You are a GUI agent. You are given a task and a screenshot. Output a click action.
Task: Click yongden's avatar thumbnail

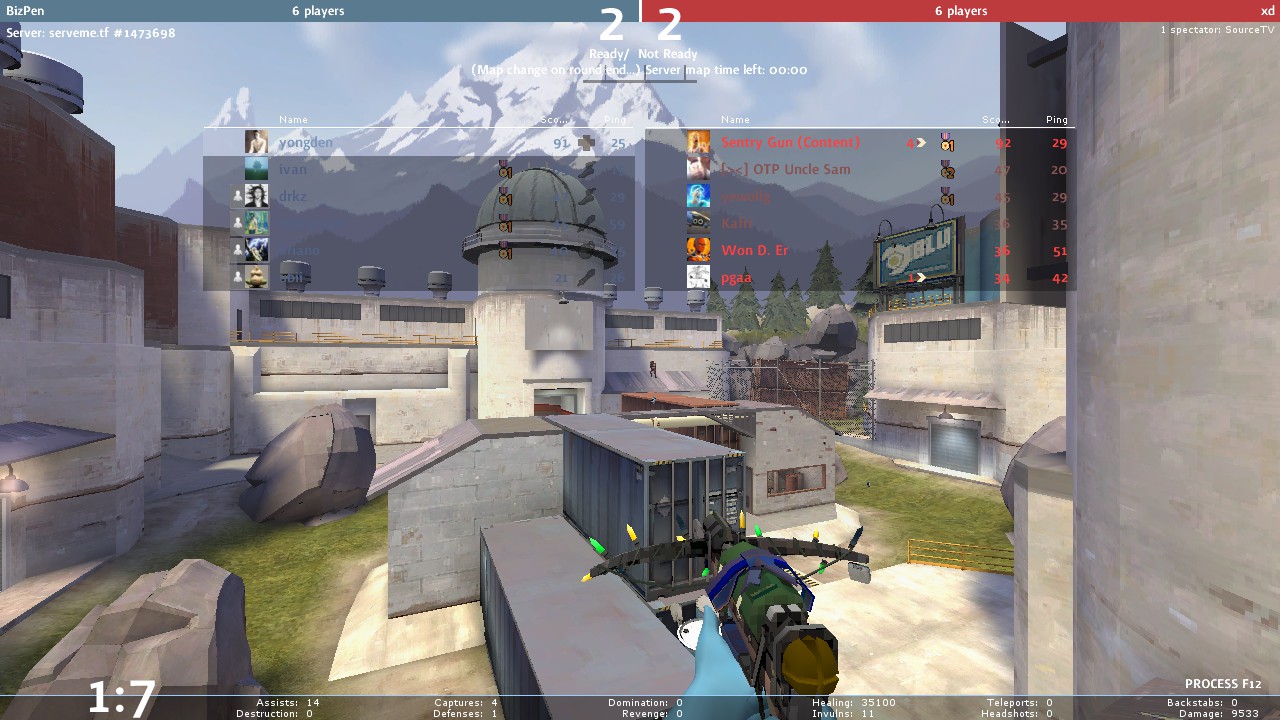click(x=257, y=143)
